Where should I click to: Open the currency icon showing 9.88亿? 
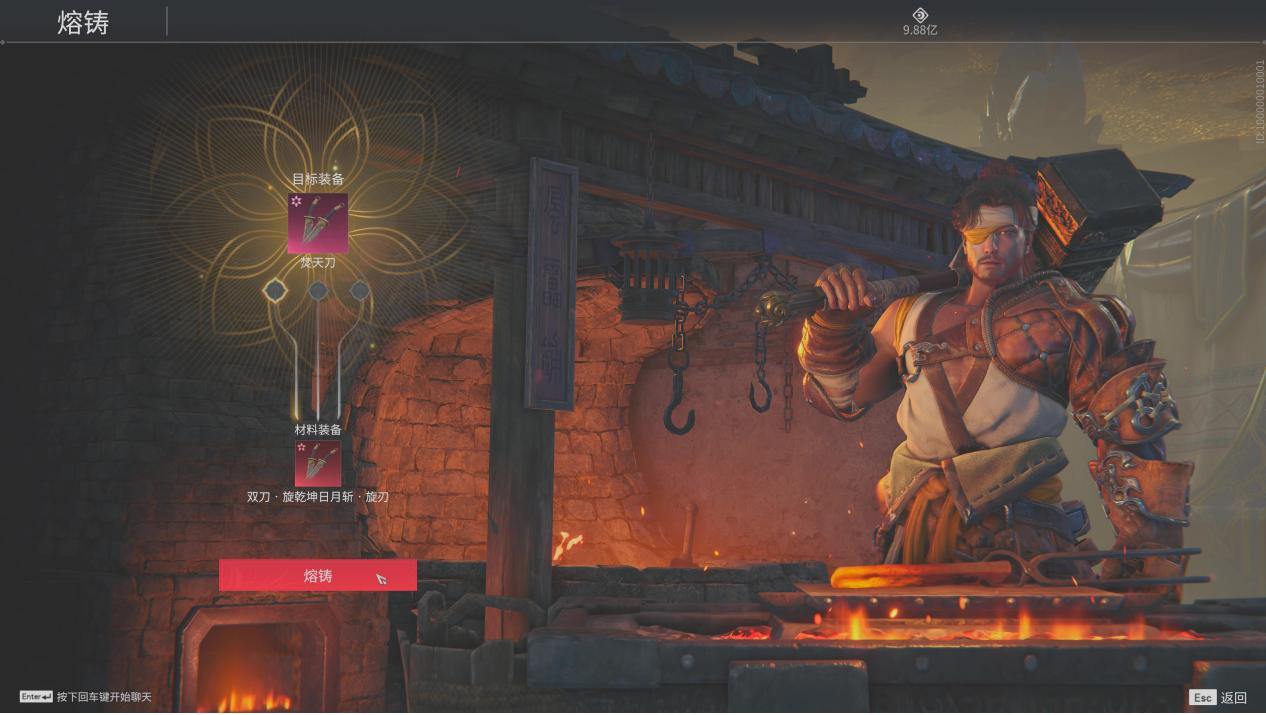point(920,15)
